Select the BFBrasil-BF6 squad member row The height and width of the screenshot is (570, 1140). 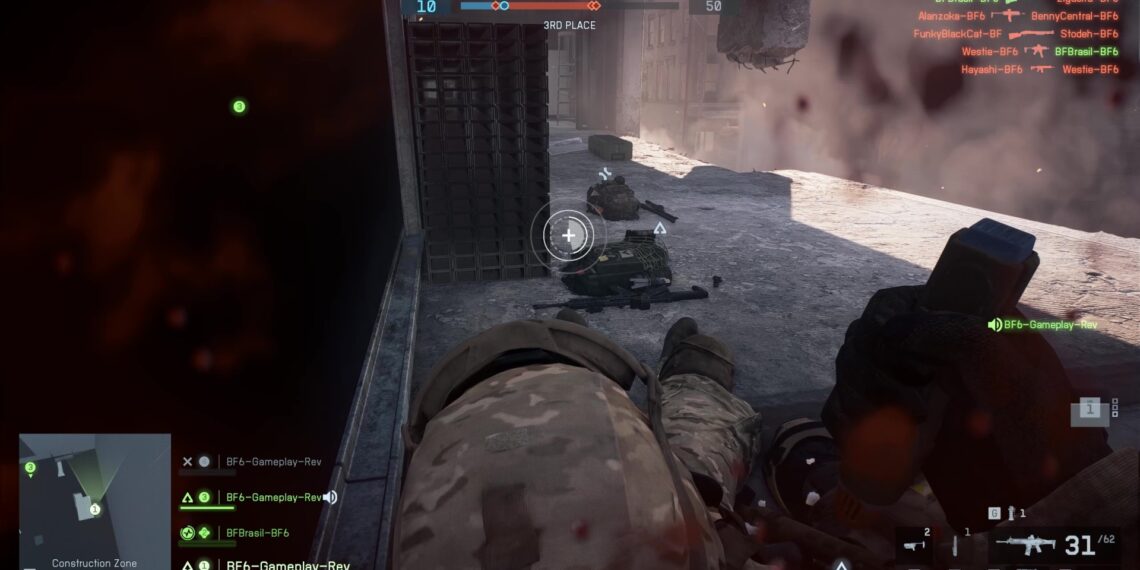[x=257, y=533]
